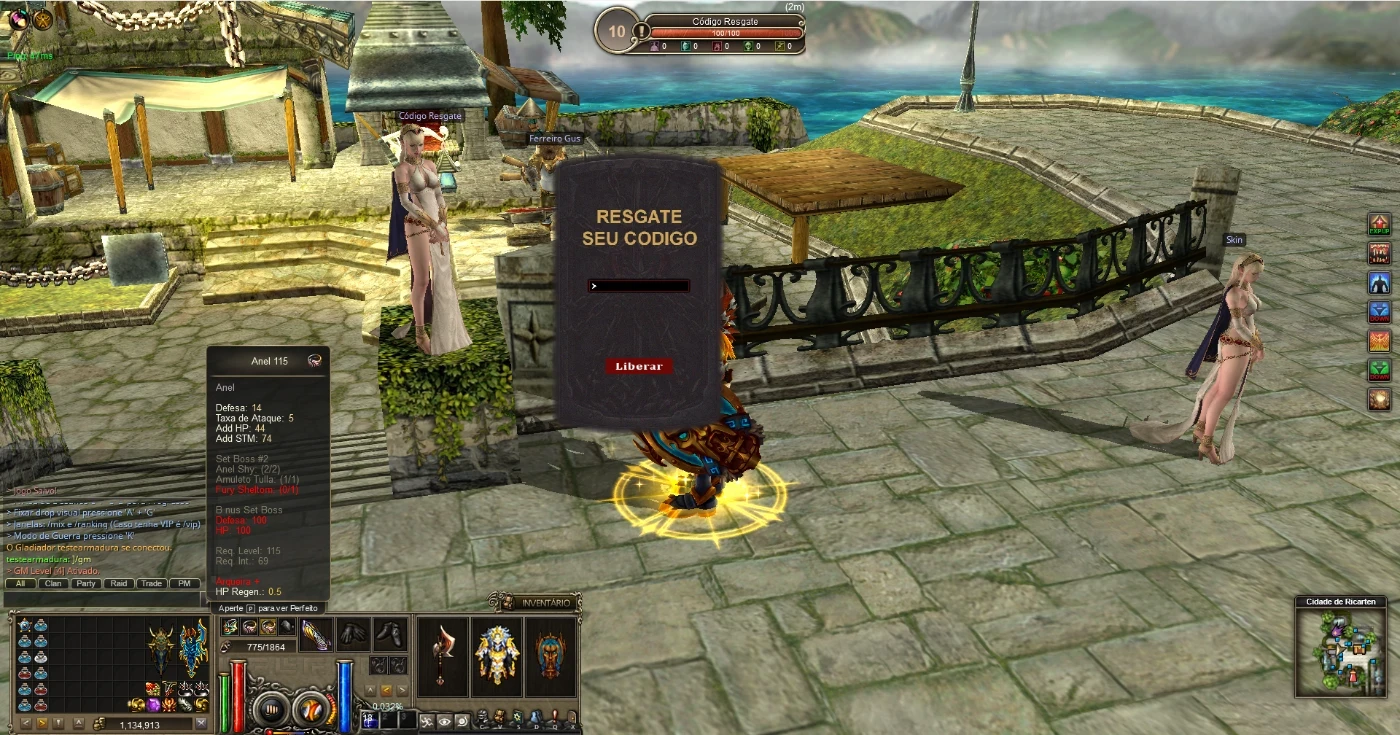Expand the yellow arrow hotbar switcher
This screenshot has width=1400, height=735.
tap(387, 690)
